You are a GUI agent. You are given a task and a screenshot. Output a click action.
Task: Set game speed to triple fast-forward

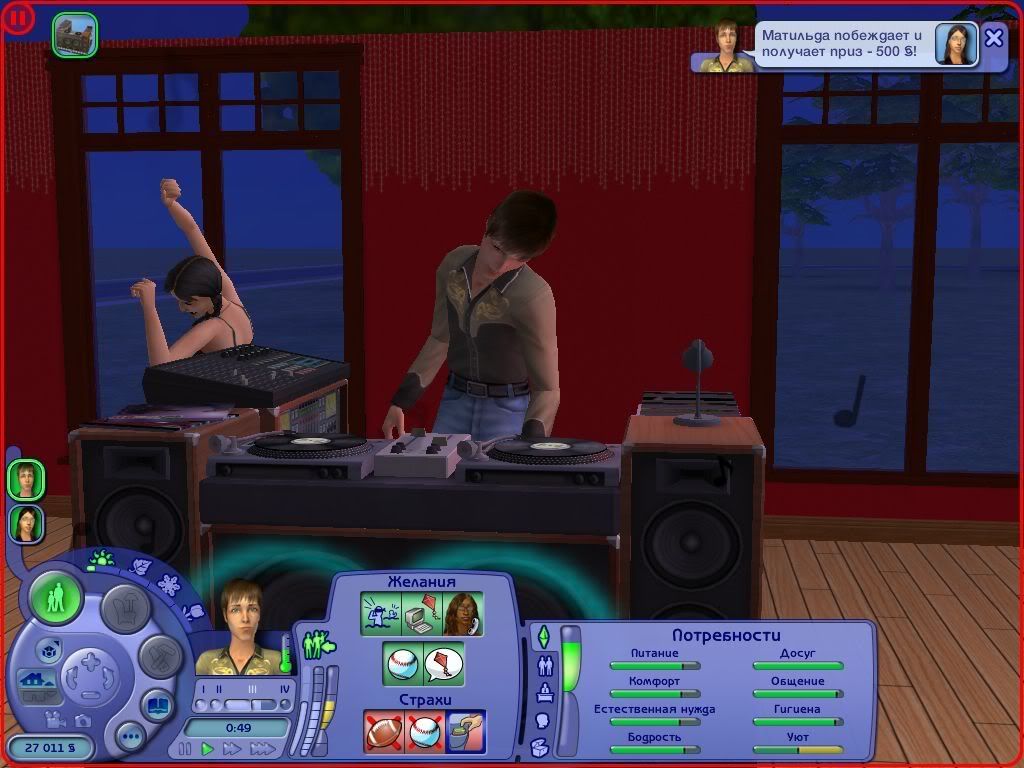[262, 748]
